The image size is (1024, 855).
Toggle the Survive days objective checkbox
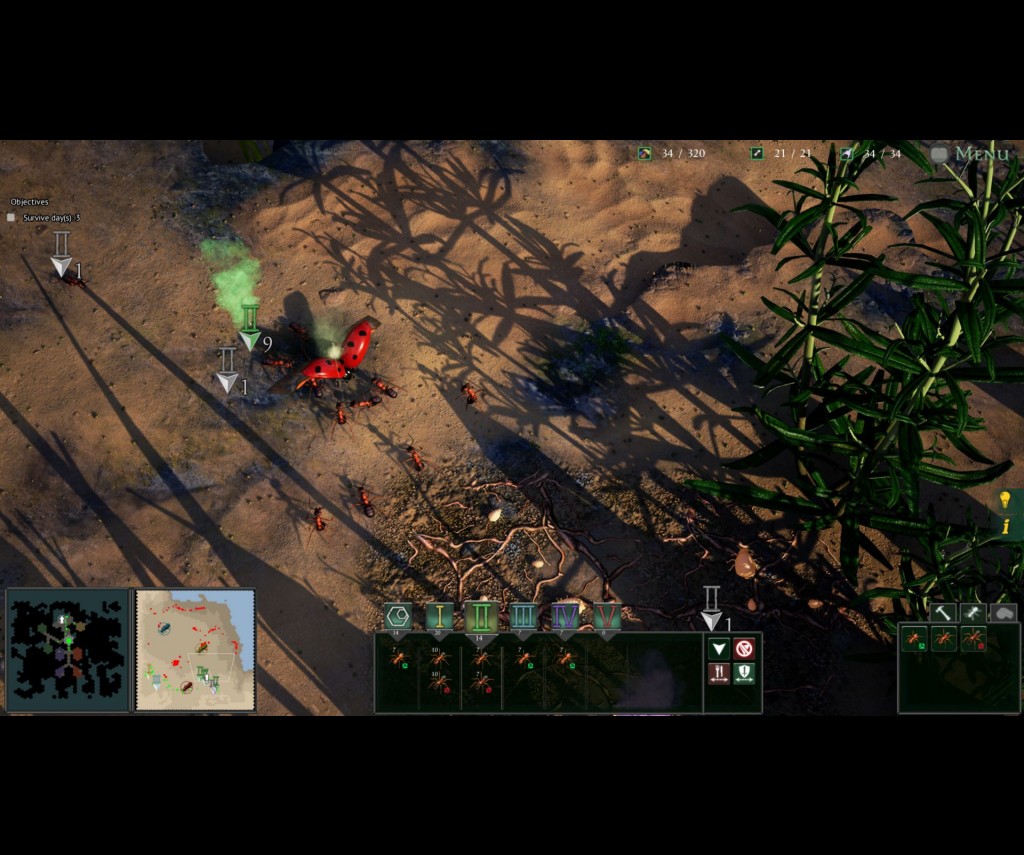[11, 217]
